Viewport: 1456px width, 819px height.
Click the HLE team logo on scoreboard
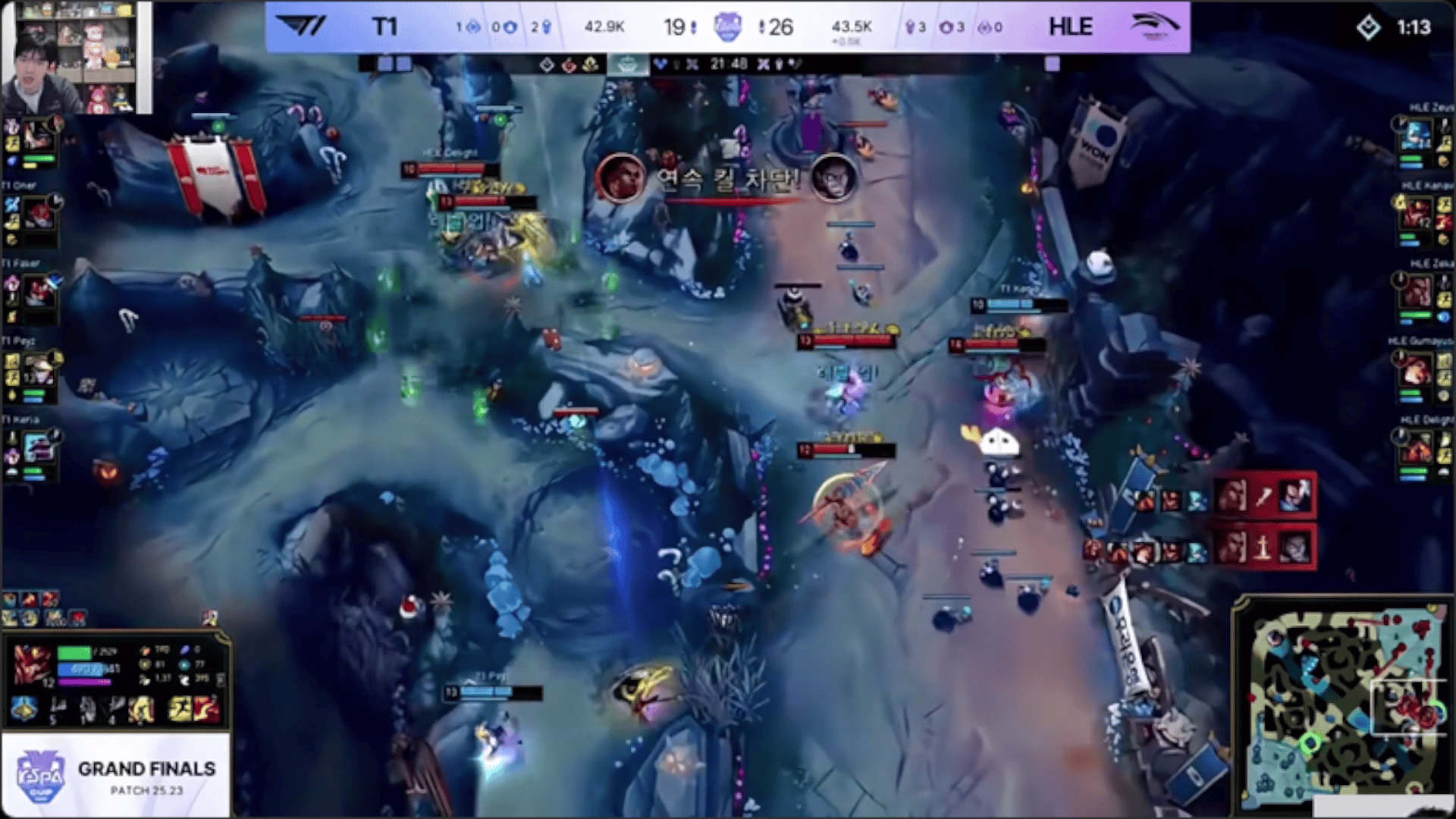(1154, 27)
